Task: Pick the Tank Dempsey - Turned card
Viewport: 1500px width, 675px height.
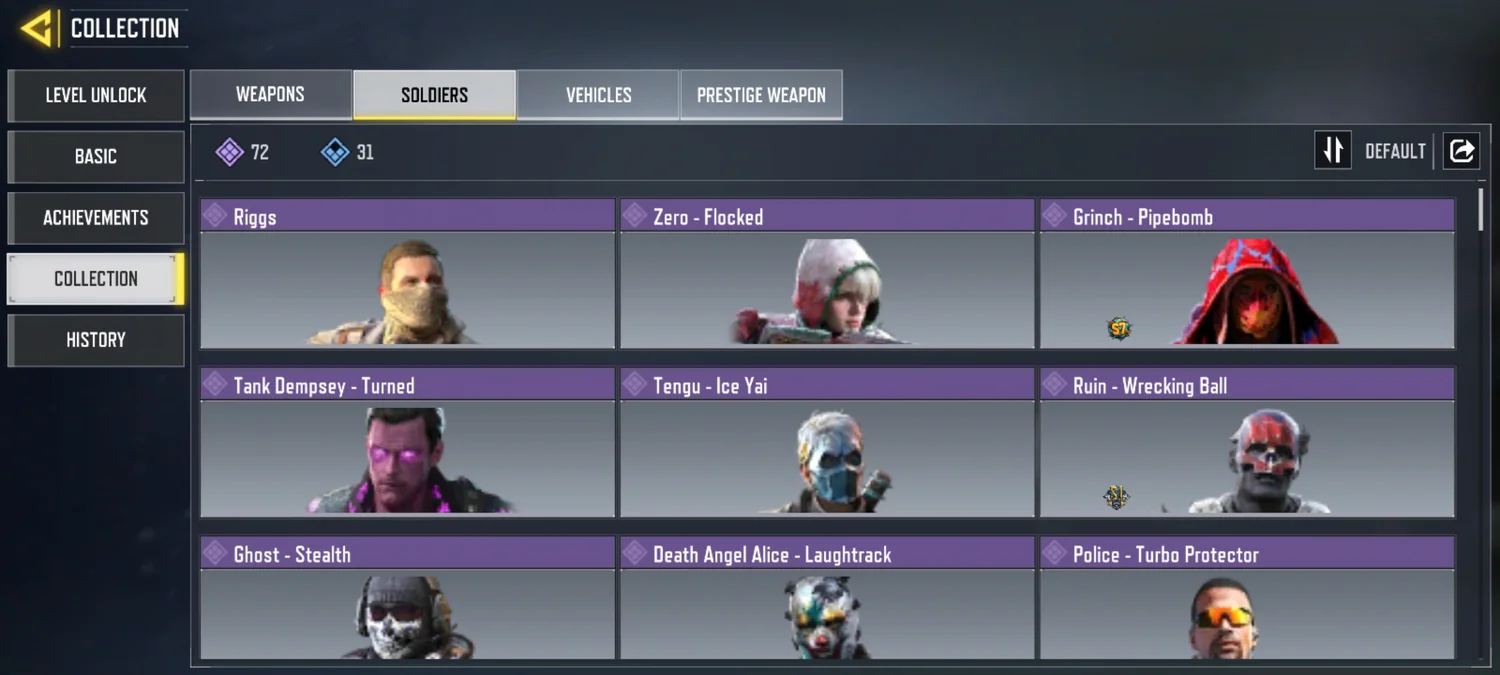Action: (407, 443)
